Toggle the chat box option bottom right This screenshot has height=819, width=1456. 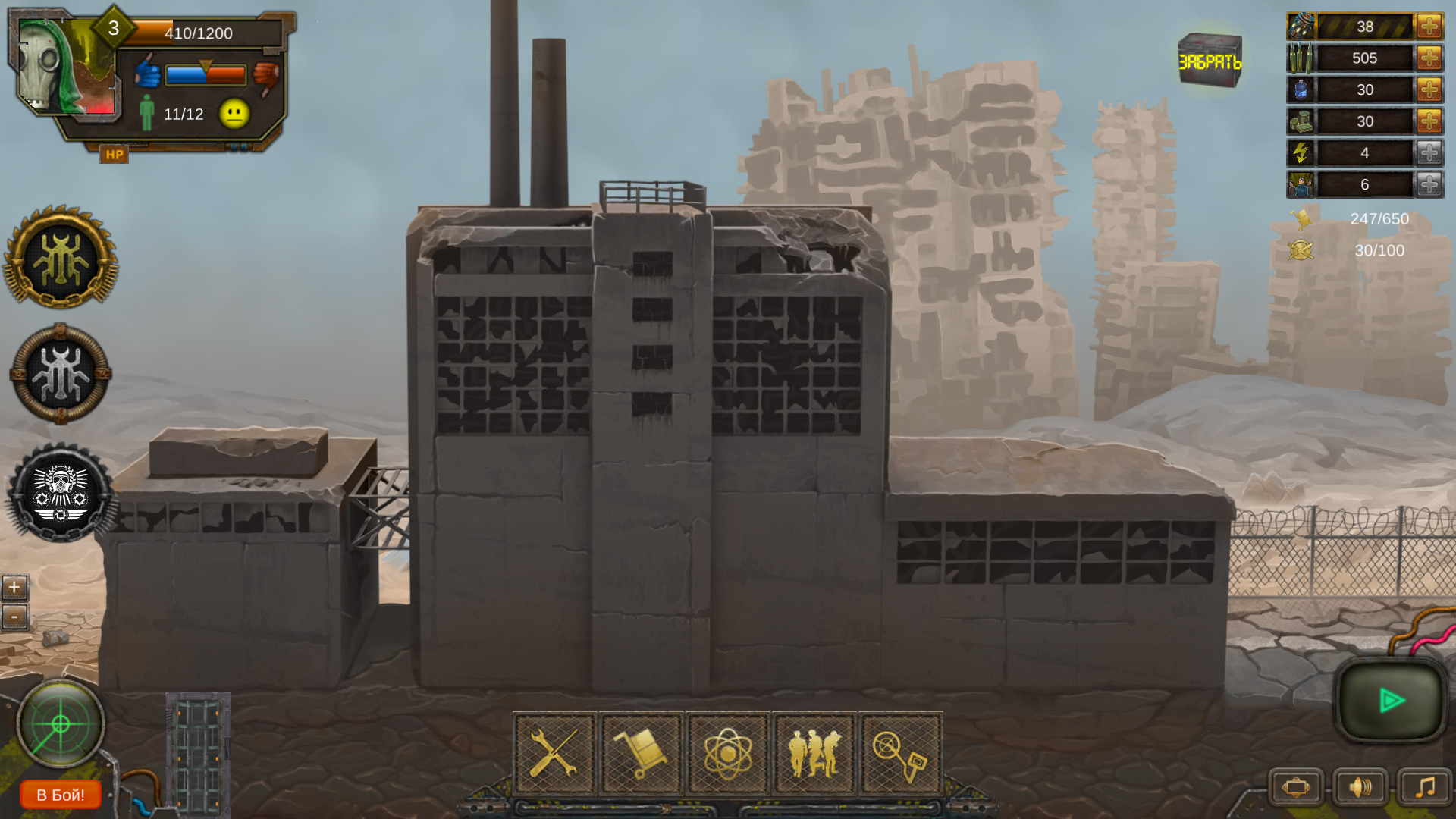(x=1297, y=786)
